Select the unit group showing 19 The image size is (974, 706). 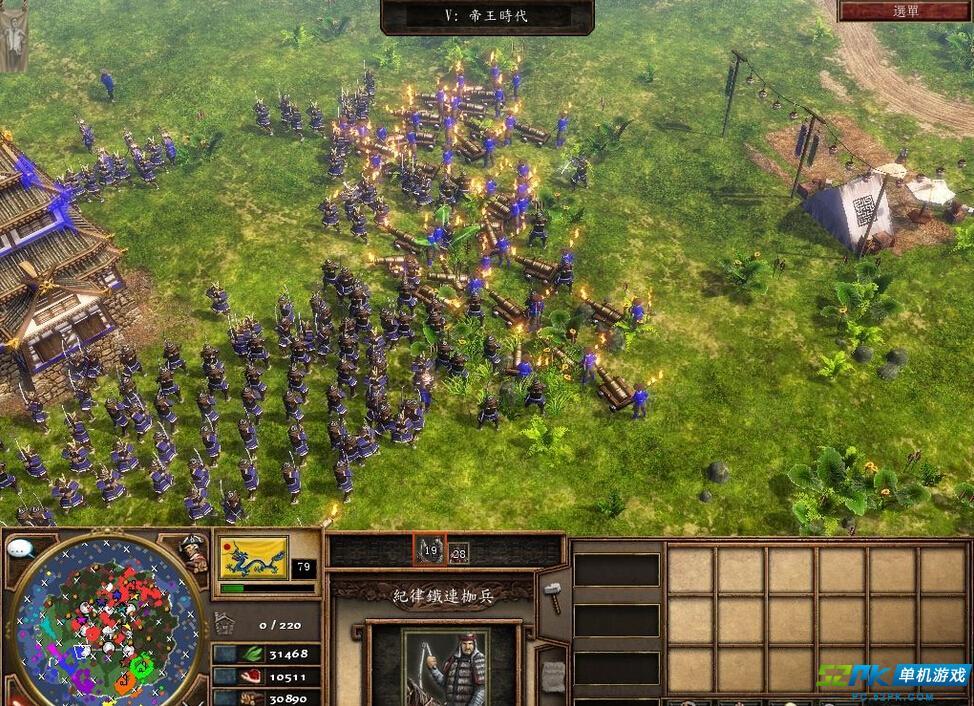click(431, 550)
